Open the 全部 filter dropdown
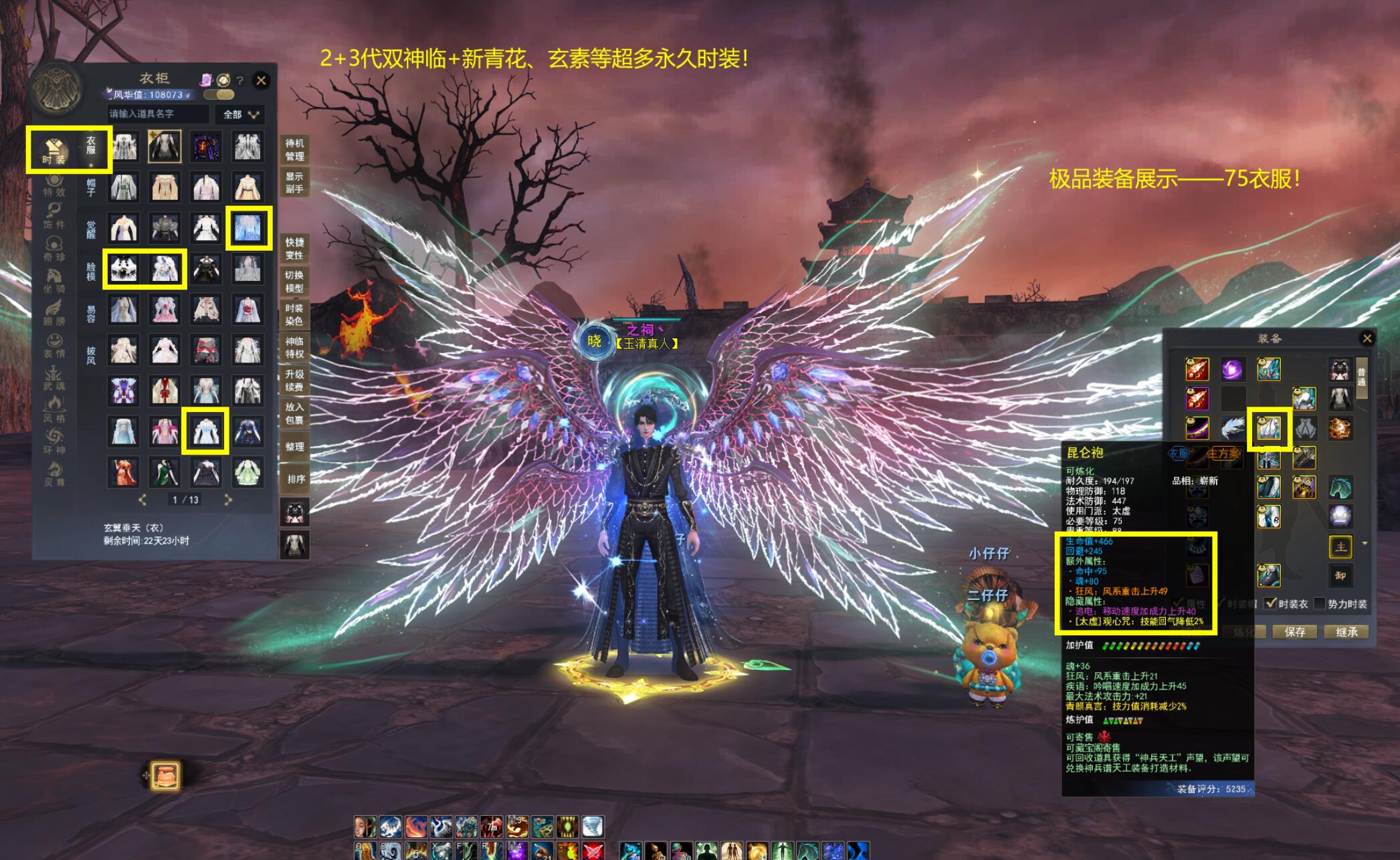The width and height of the screenshot is (1400, 860). [x=241, y=114]
